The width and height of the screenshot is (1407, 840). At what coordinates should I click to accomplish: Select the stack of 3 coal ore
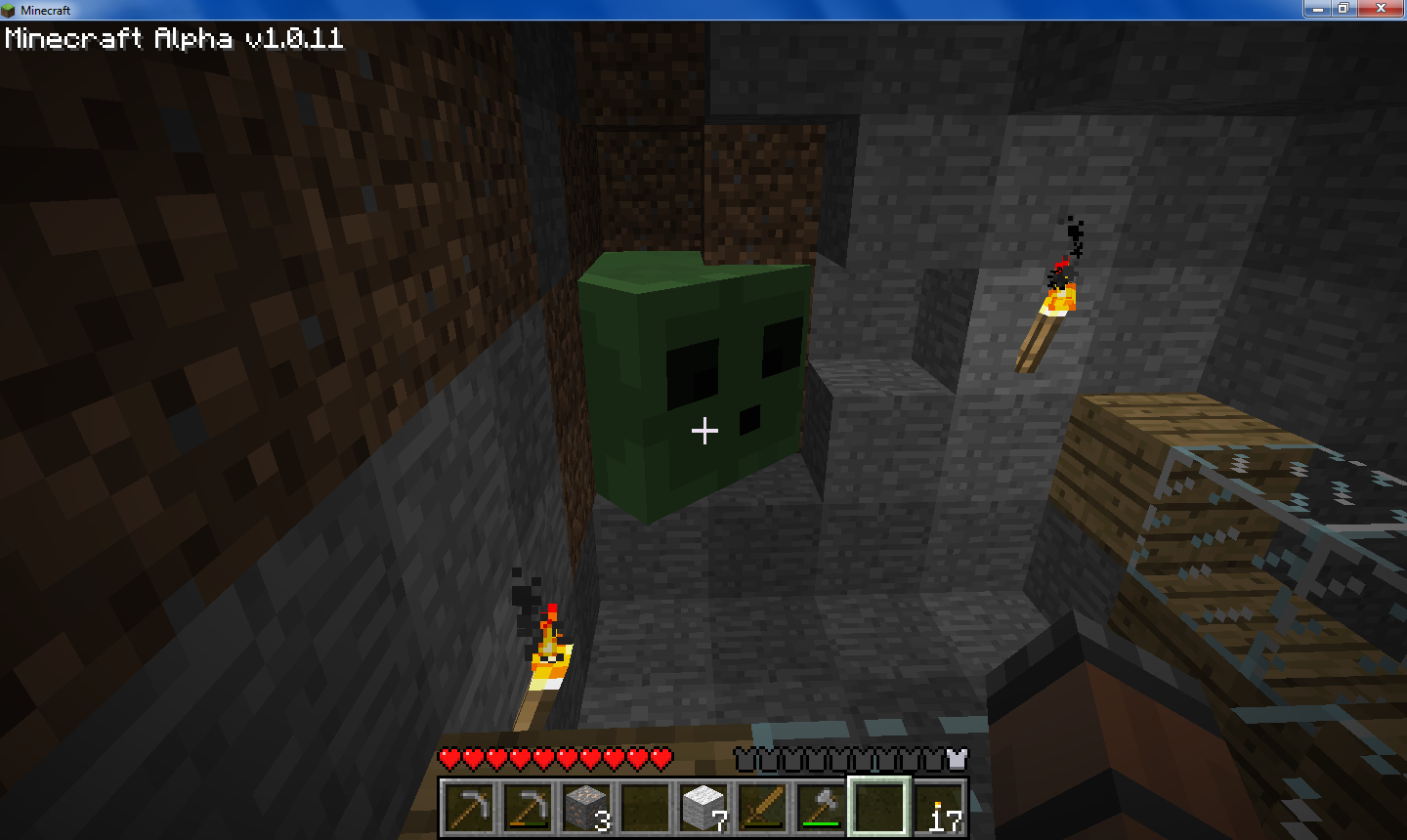pos(586,809)
